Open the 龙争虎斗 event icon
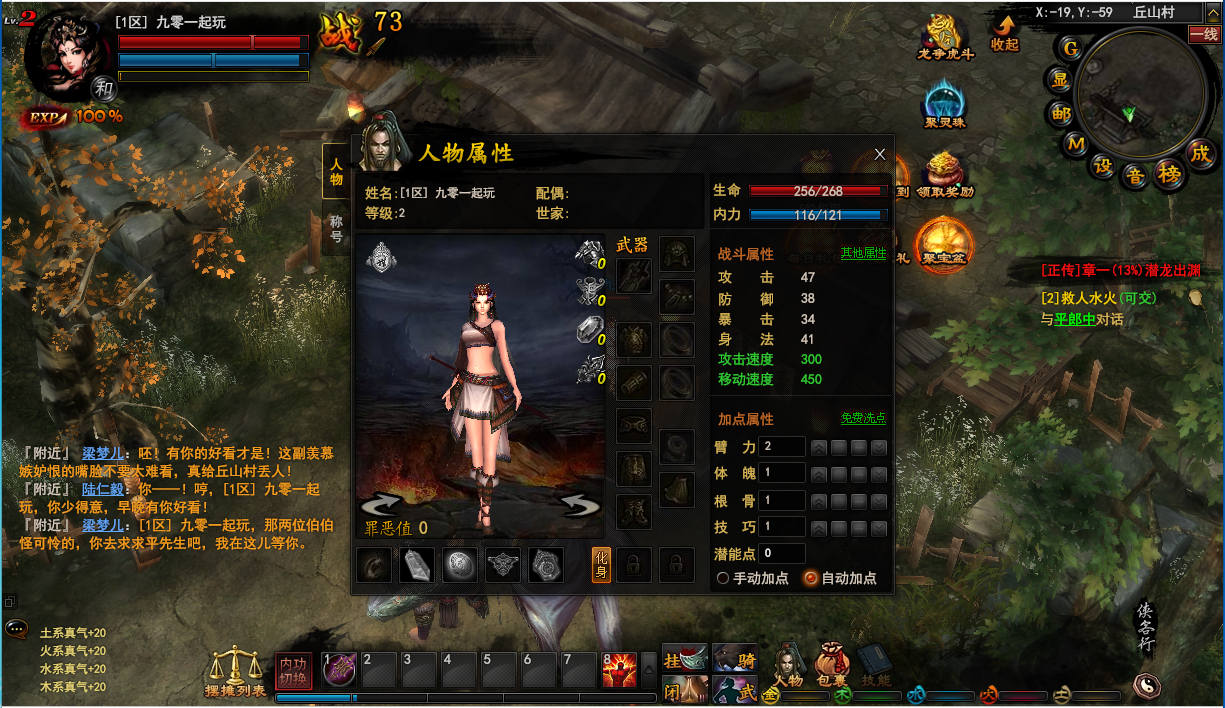 pos(946,37)
